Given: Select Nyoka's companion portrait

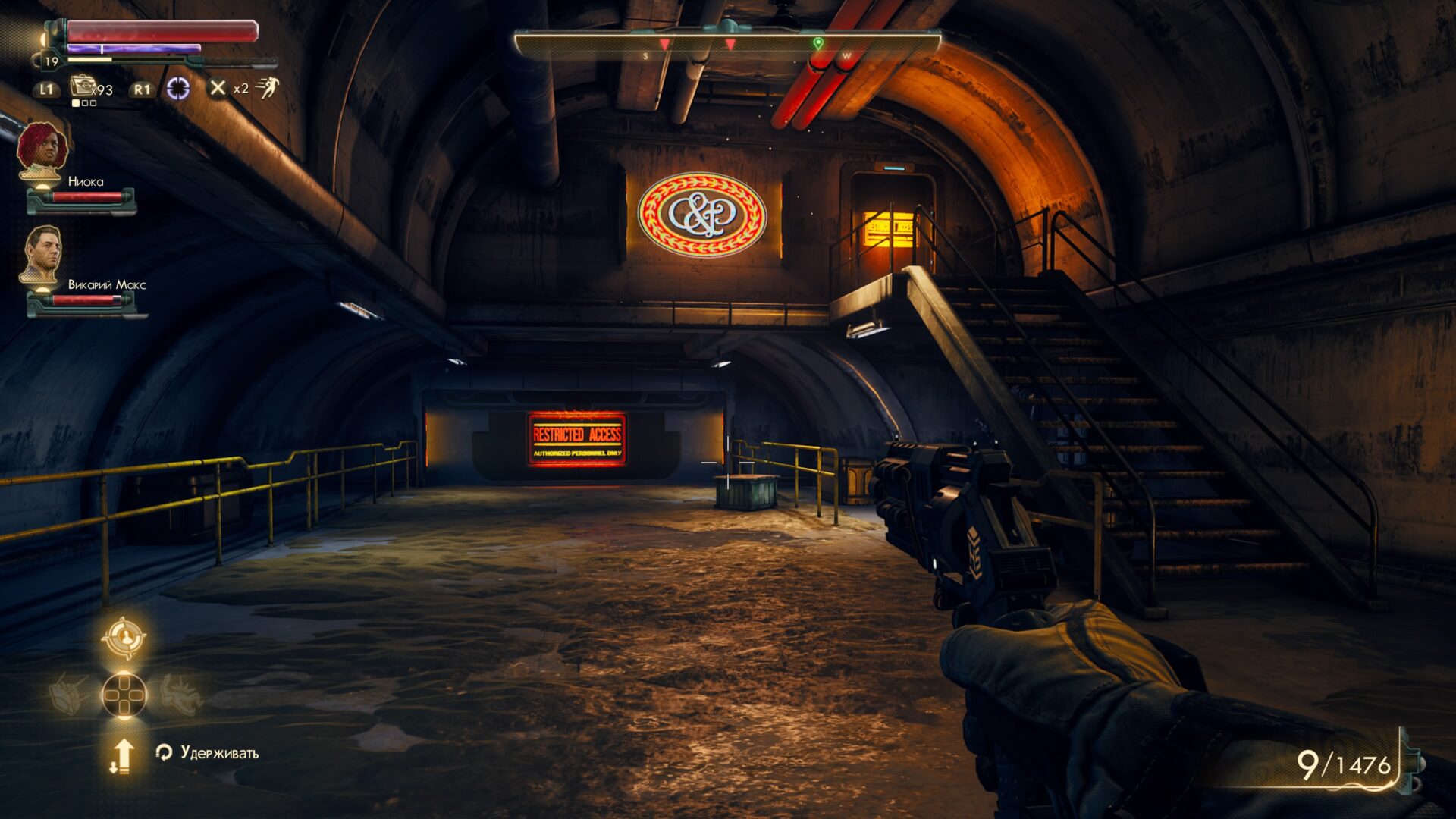Looking at the screenshot, I should click(42, 152).
